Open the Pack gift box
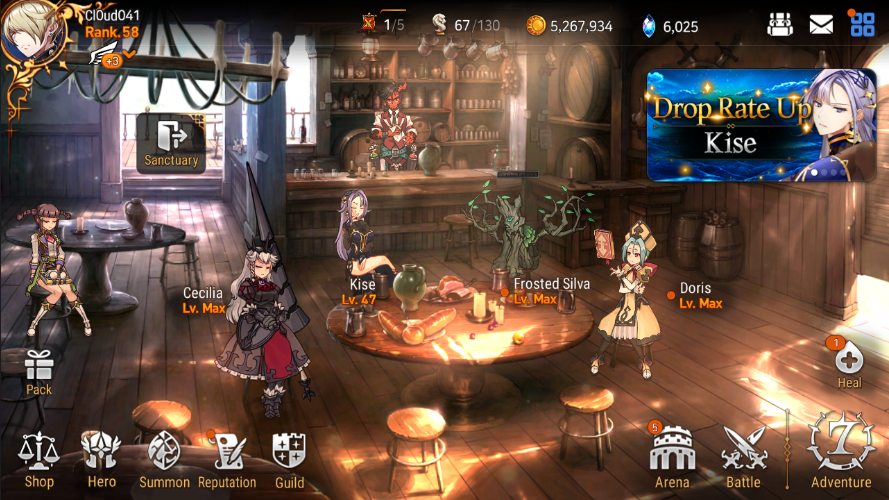Viewport: 889px width, 500px height. [x=39, y=371]
